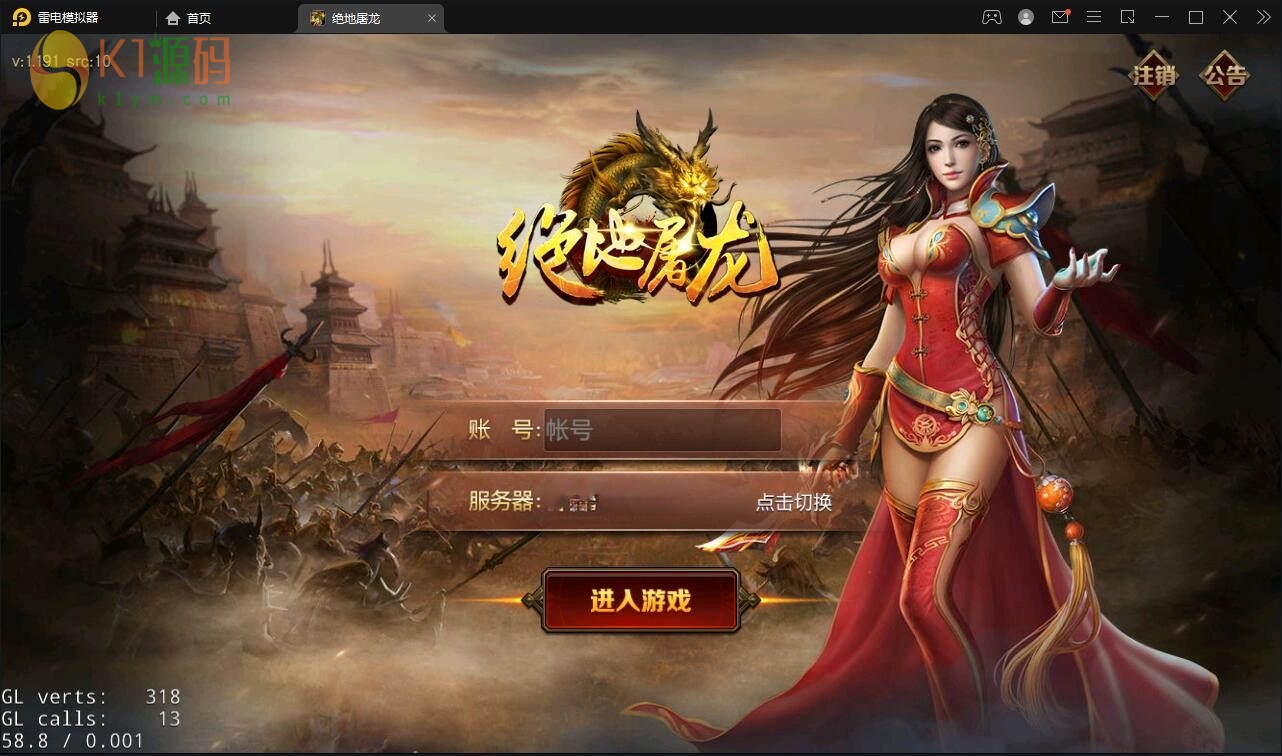
Task: Expand hidden toolbar actions via the double-chevron
Action: (x=1262, y=17)
